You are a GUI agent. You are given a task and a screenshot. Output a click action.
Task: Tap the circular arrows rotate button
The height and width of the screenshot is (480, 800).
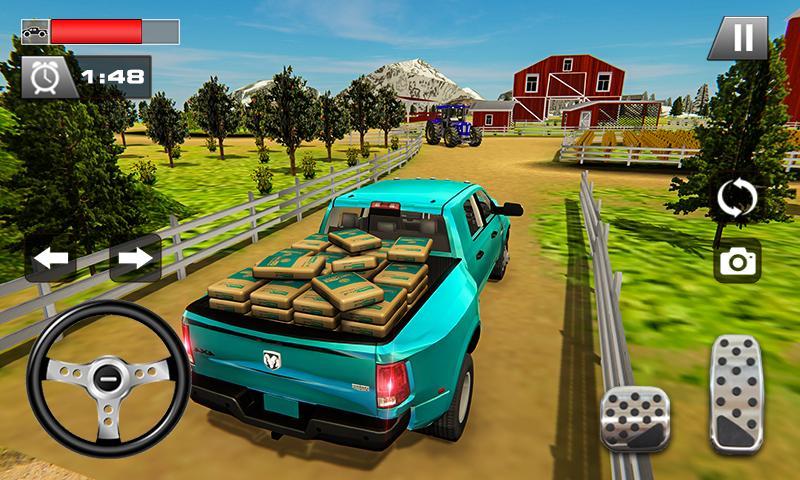(737, 199)
